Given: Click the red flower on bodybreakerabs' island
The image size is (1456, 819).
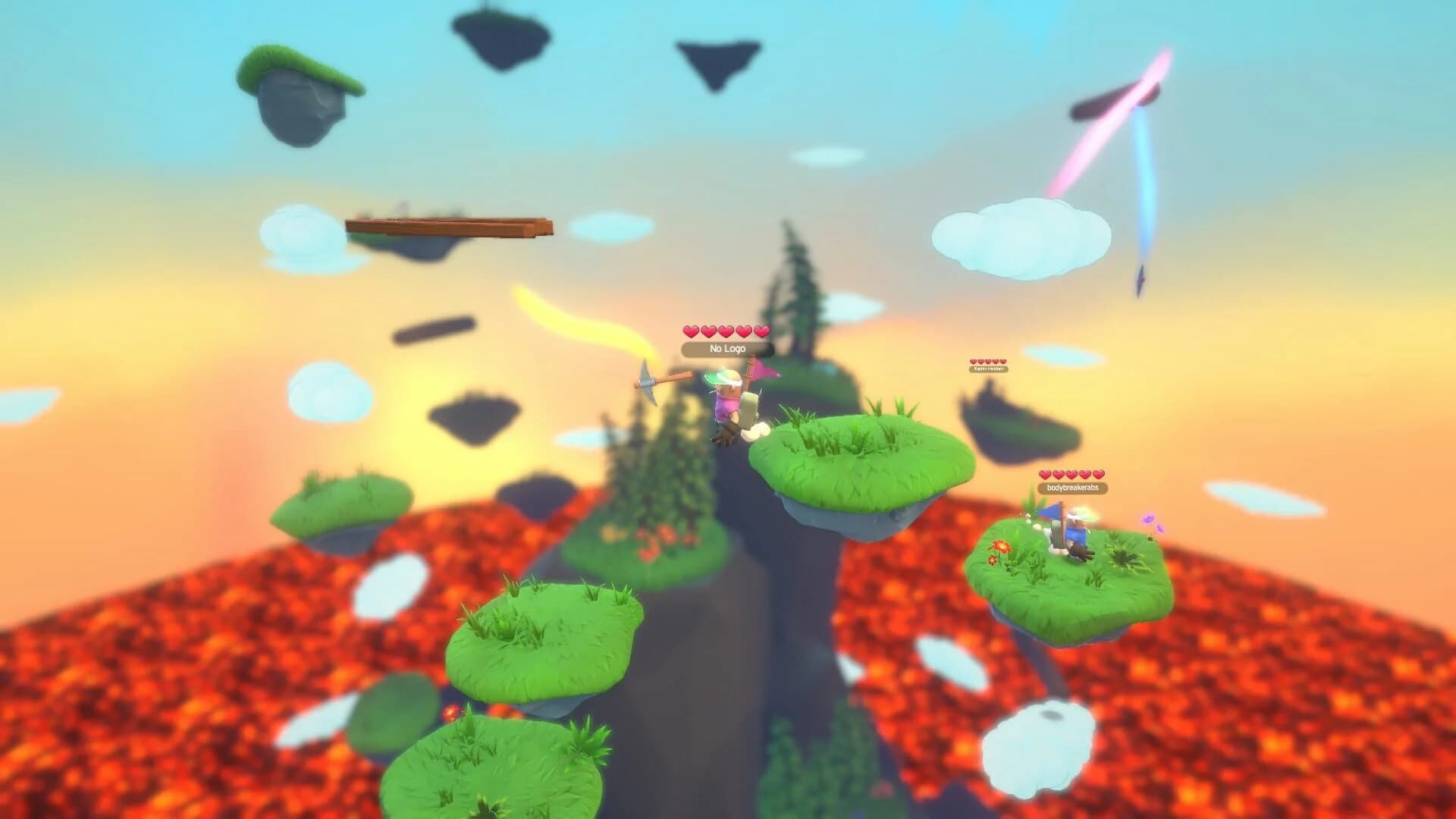Looking at the screenshot, I should (x=1001, y=548).
